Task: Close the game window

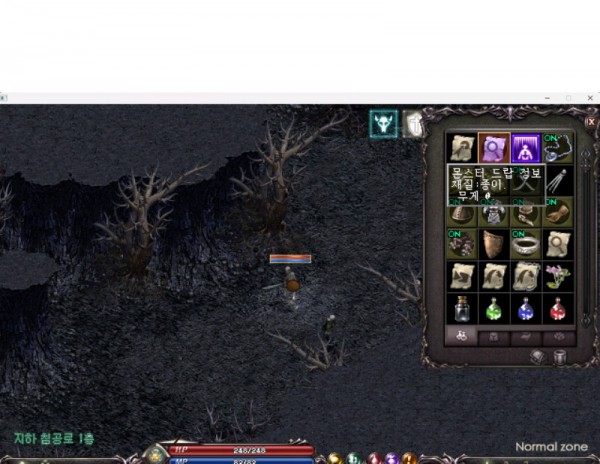Action: (x=590, y=97)
